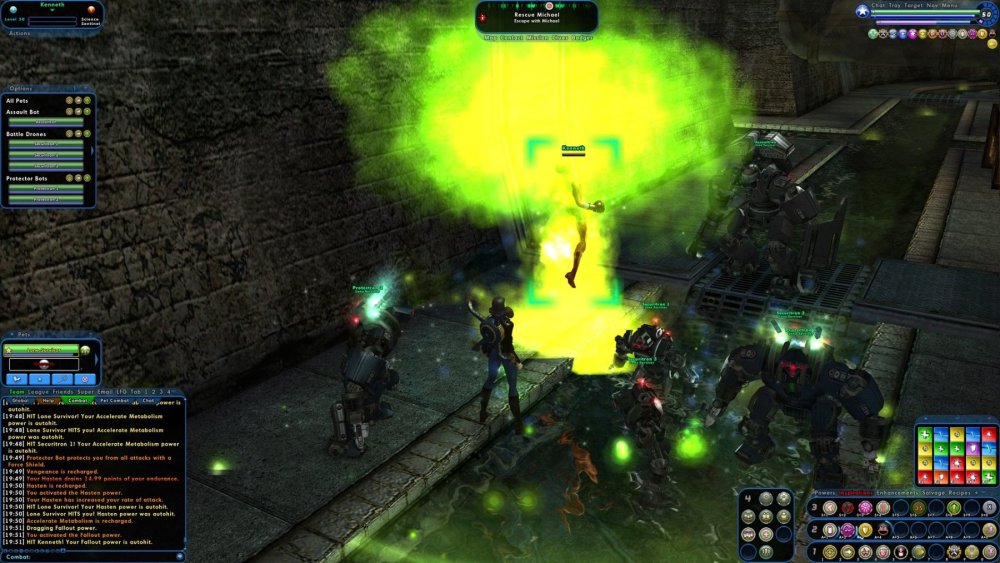Toggle the Tray from top bar
Viewport: 1000px width, 563px height.
(893, 5)
